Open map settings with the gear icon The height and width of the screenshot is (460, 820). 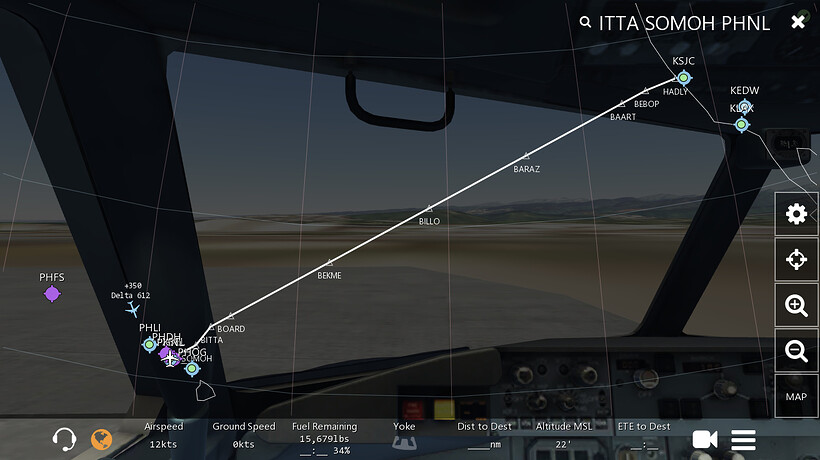click(796, 214)
